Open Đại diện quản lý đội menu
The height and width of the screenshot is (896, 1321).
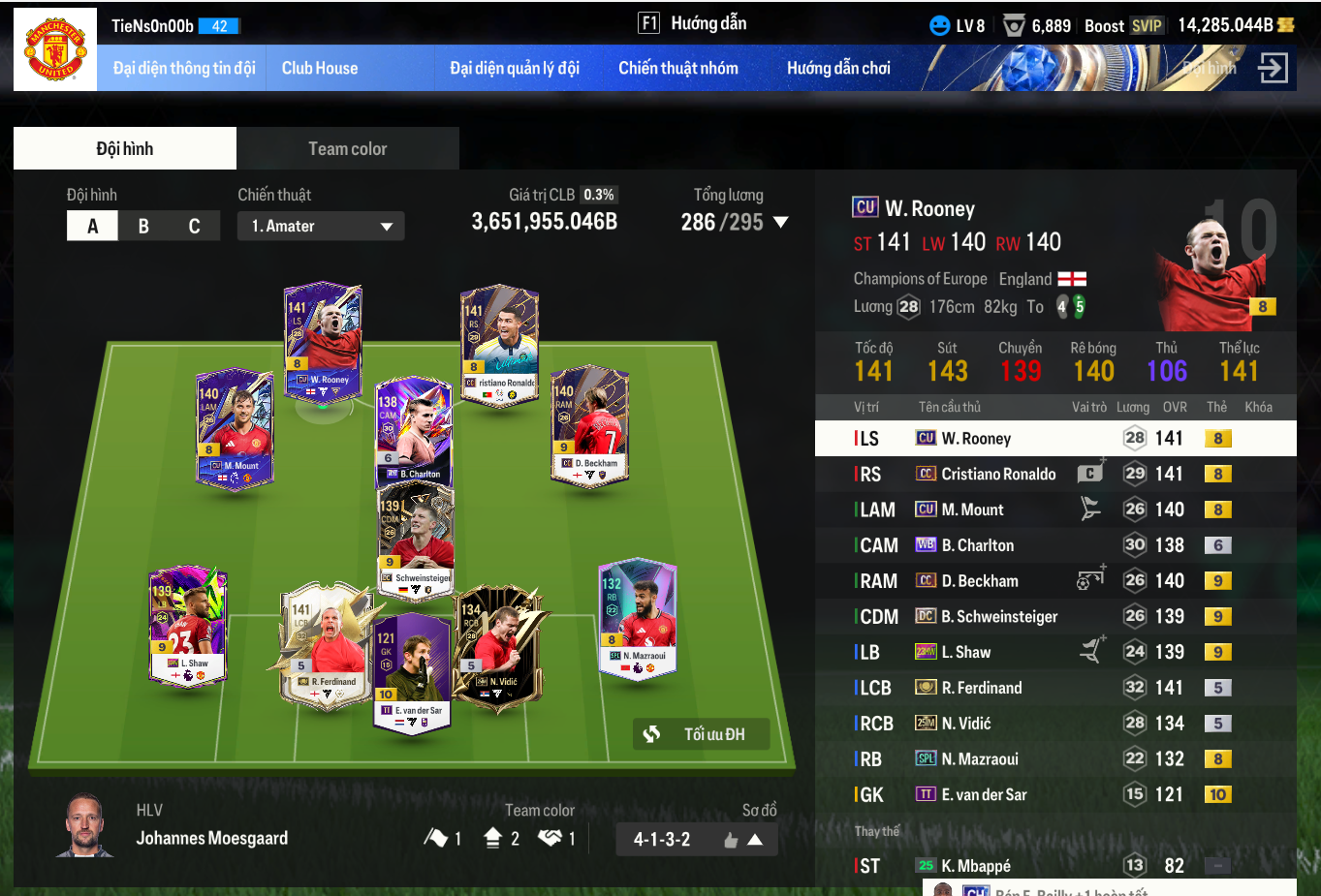point(515,68)
